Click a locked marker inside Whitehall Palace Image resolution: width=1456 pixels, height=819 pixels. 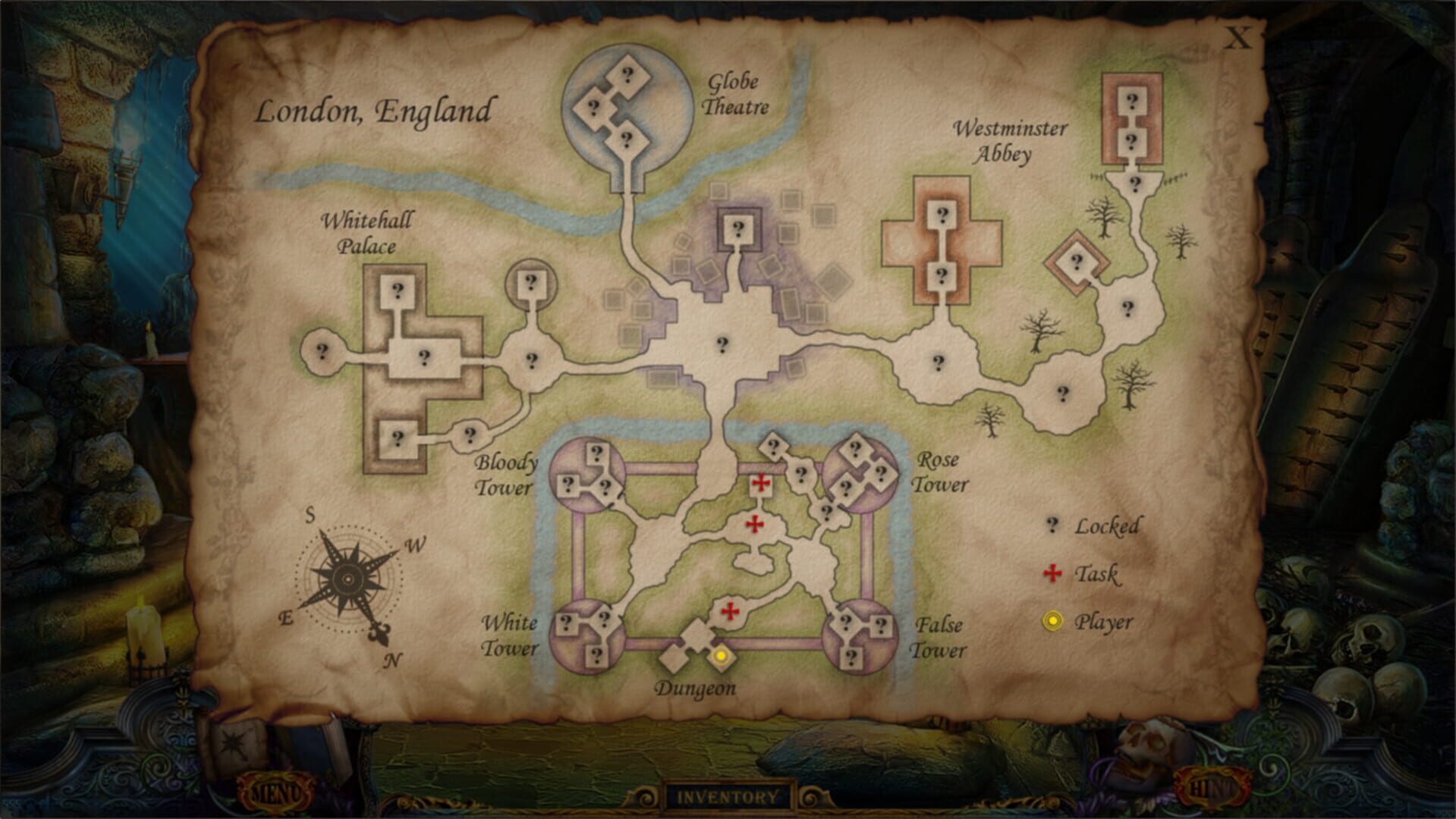click(398, 290)
